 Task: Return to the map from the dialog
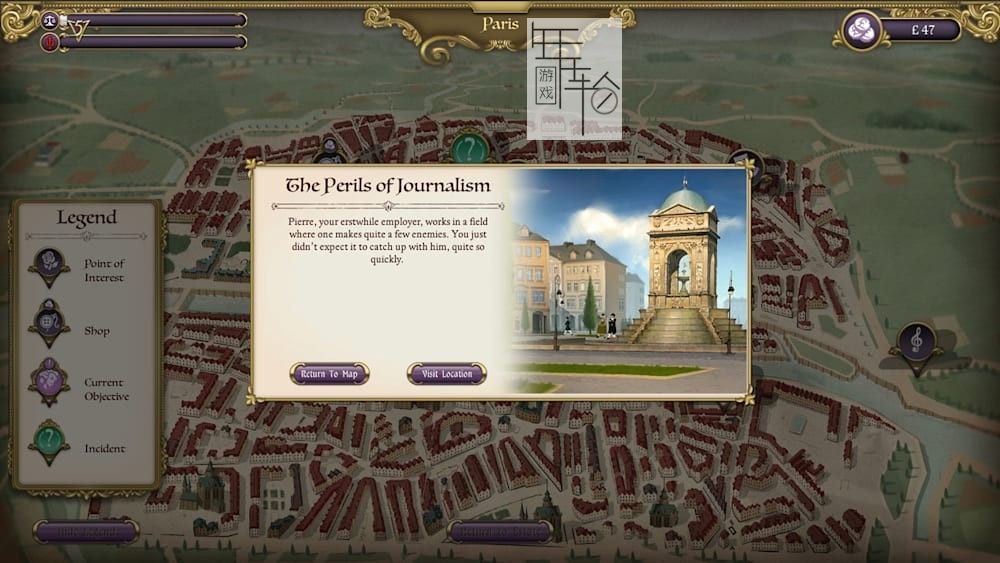coord(329,374)
